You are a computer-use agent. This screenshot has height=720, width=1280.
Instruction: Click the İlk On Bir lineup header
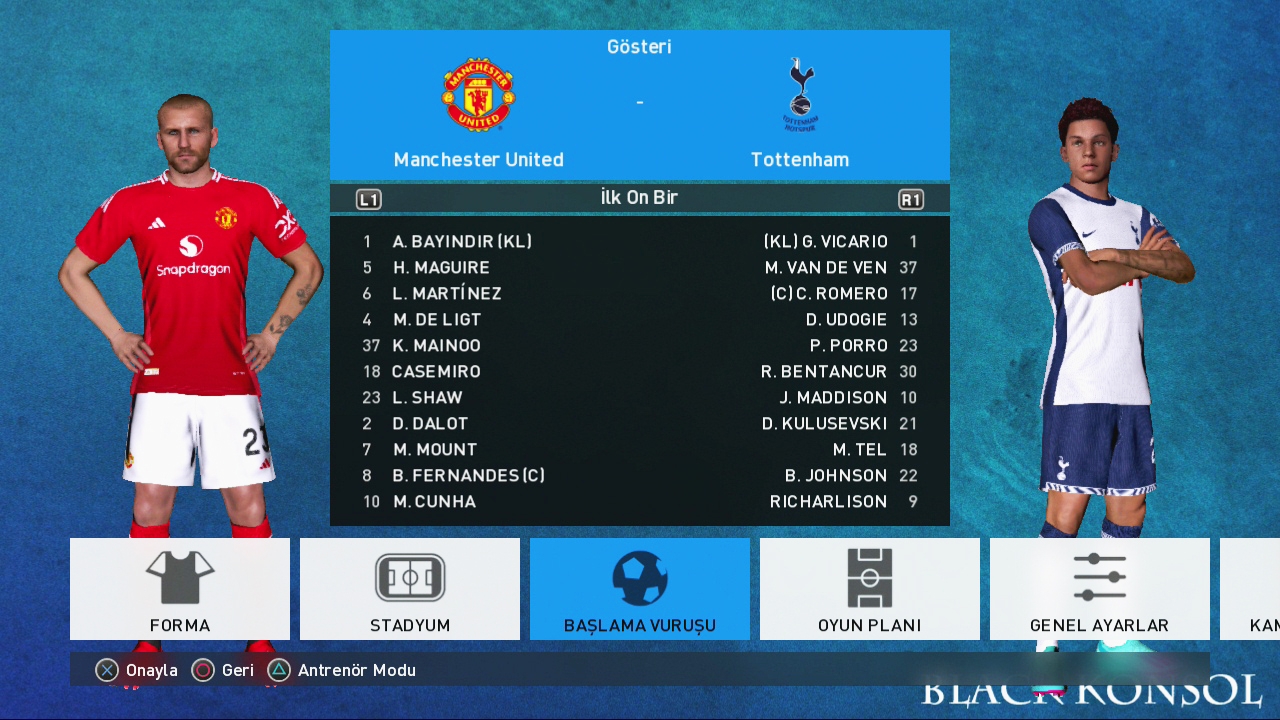[x=639, y=198]
